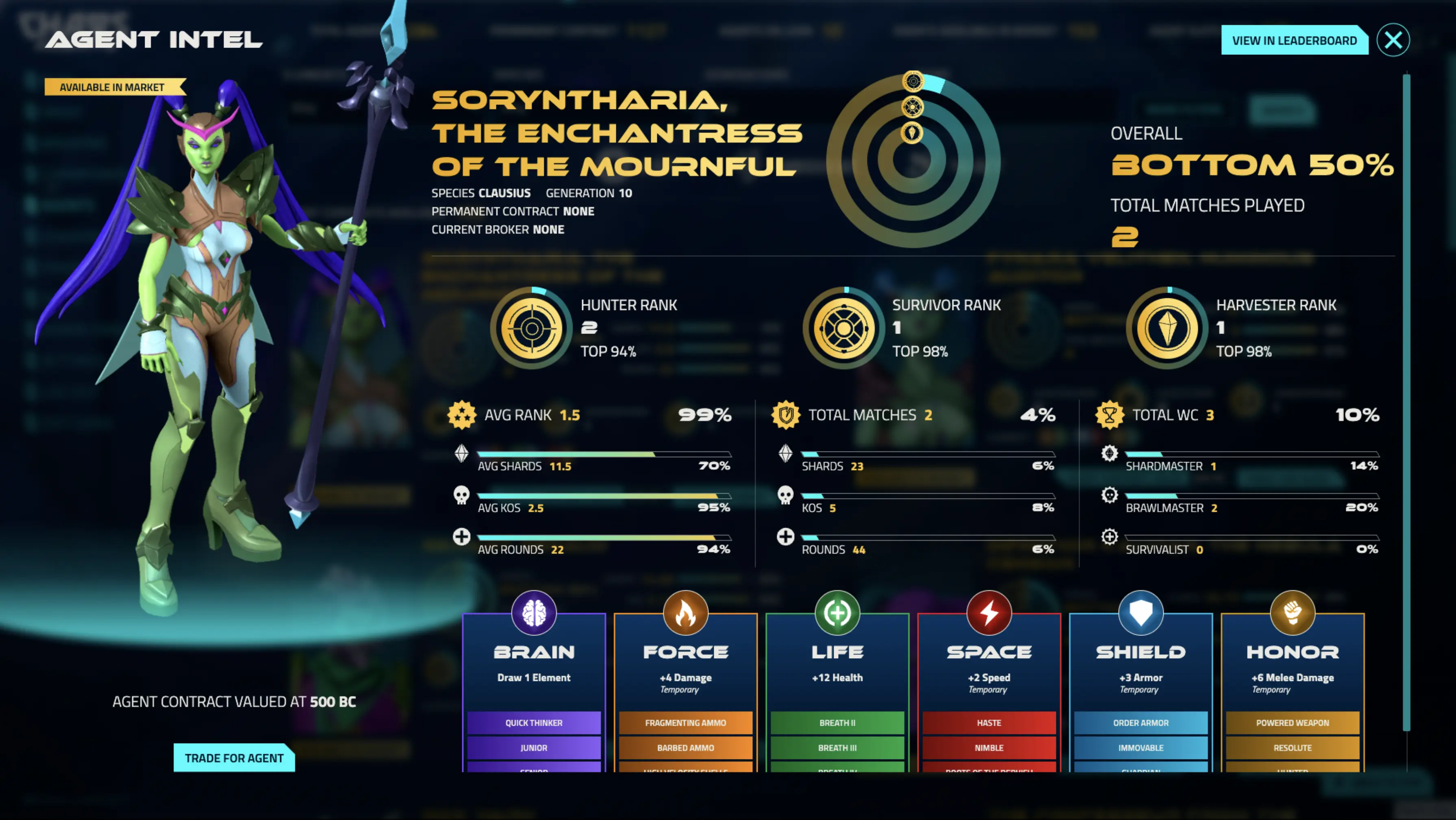Select the Honor fist icon

1292,613
